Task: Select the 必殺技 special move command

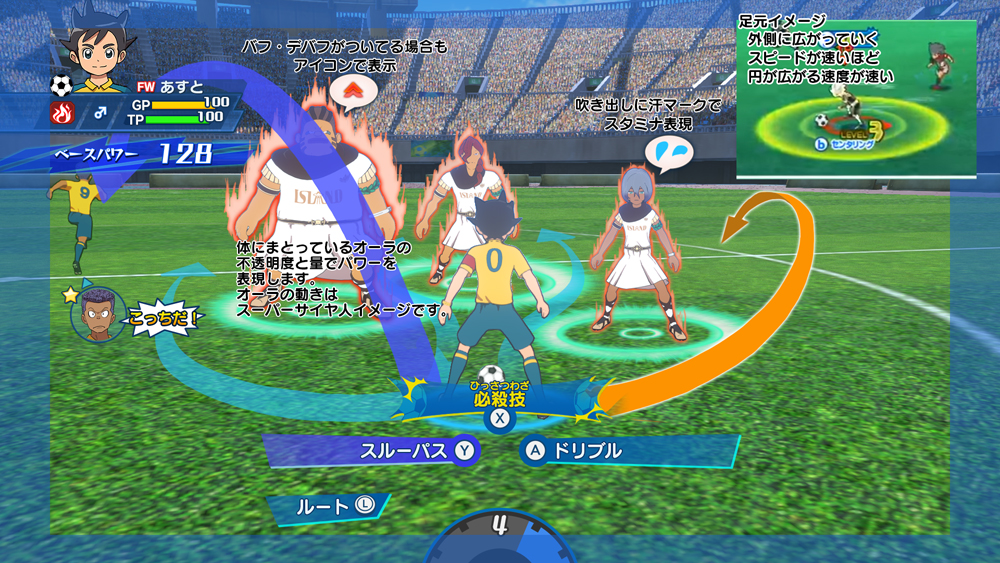Action: [x=499, y=401]
